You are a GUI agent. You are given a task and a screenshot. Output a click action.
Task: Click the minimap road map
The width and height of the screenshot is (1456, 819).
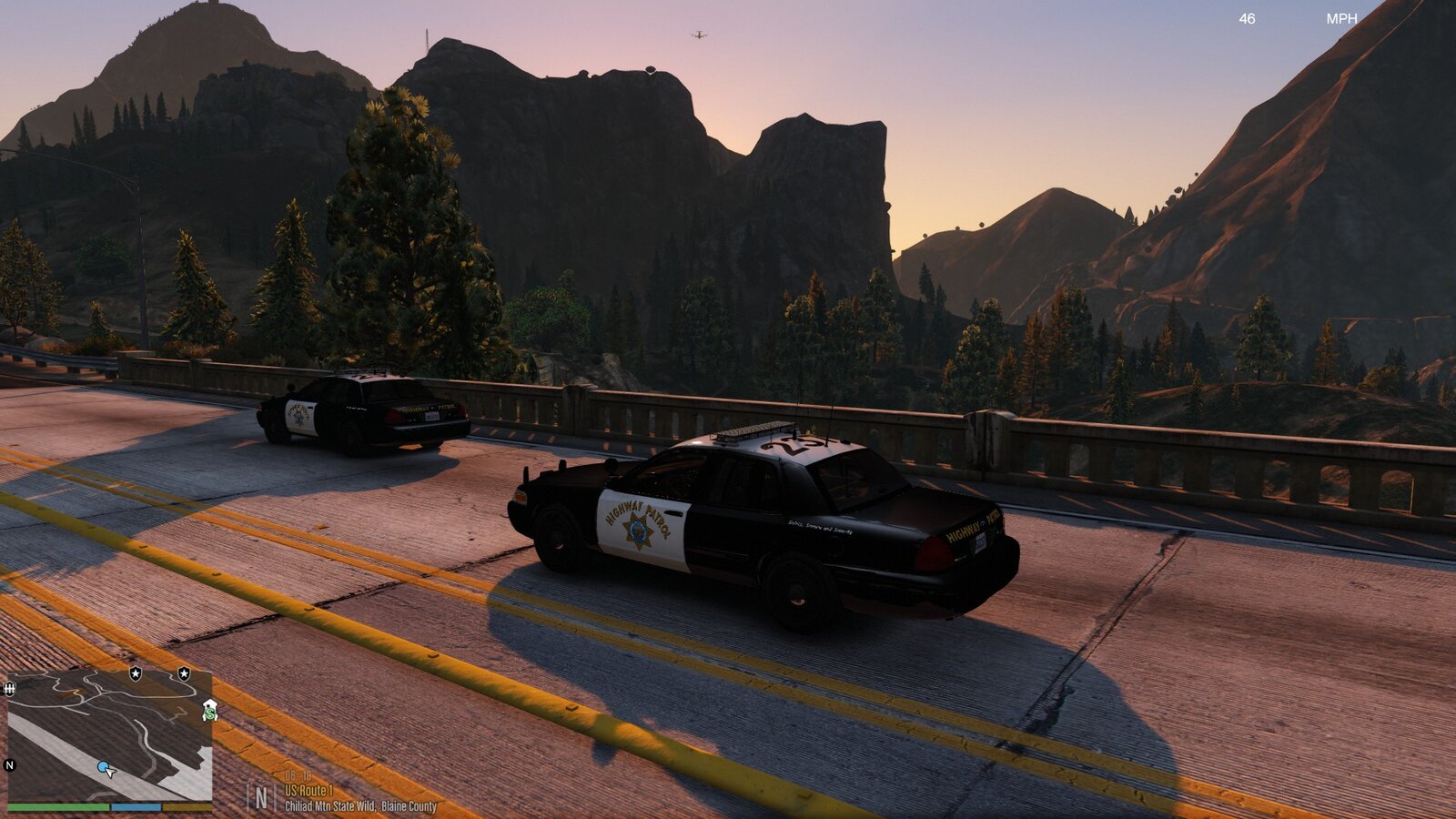click(109, 735)
